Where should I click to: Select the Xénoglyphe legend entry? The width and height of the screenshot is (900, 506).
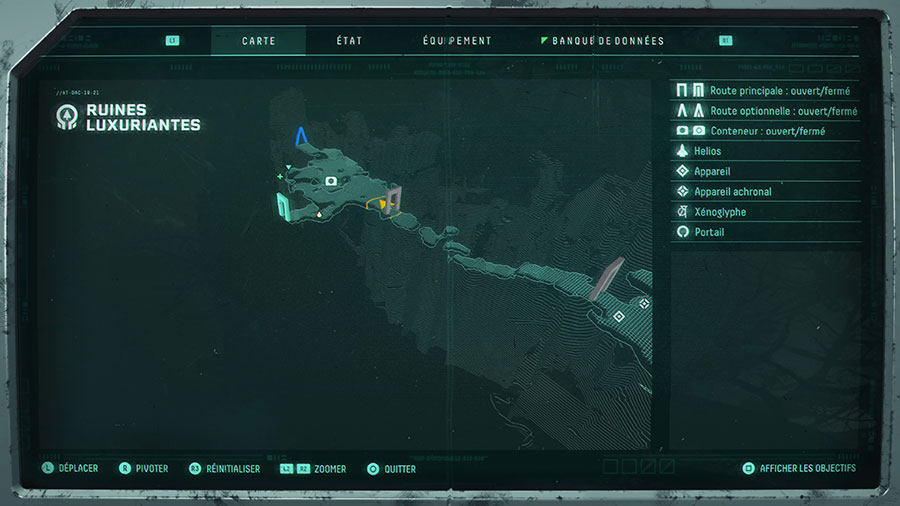point(766,212)
